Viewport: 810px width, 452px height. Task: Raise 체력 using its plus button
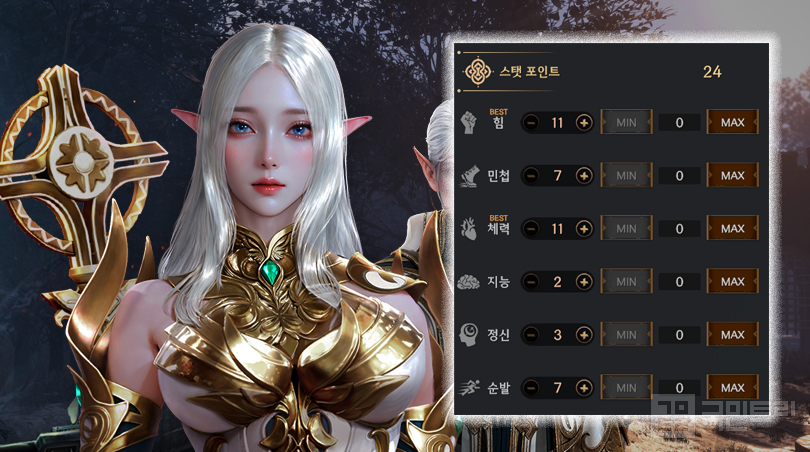[584, 229]
